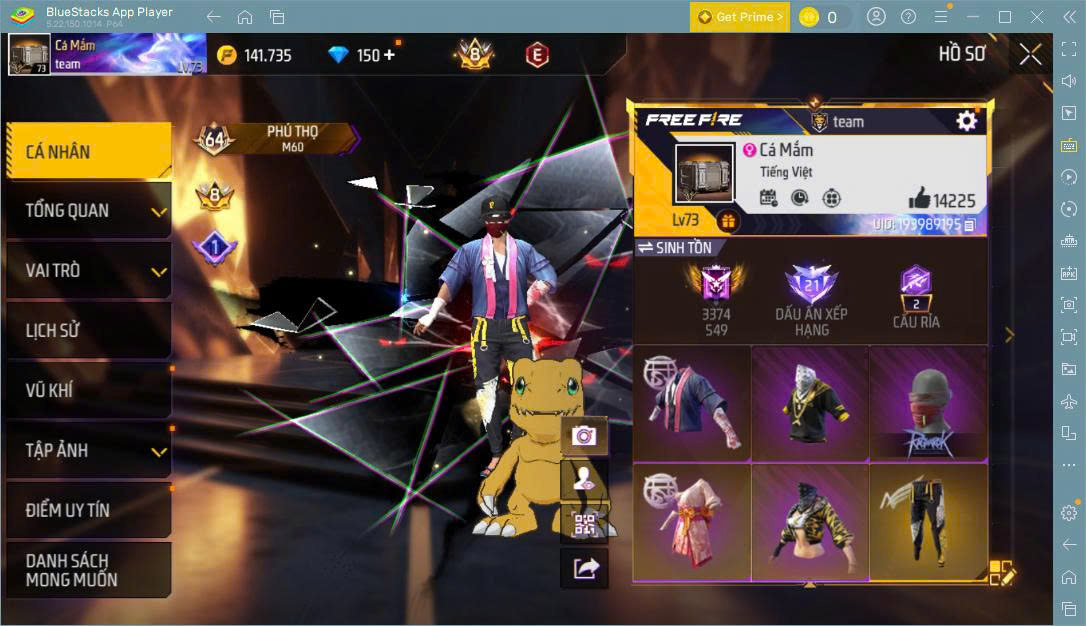The image size is (1086, 626).
Task: Open profile settings gear icon
Action: tap(966, 121)
